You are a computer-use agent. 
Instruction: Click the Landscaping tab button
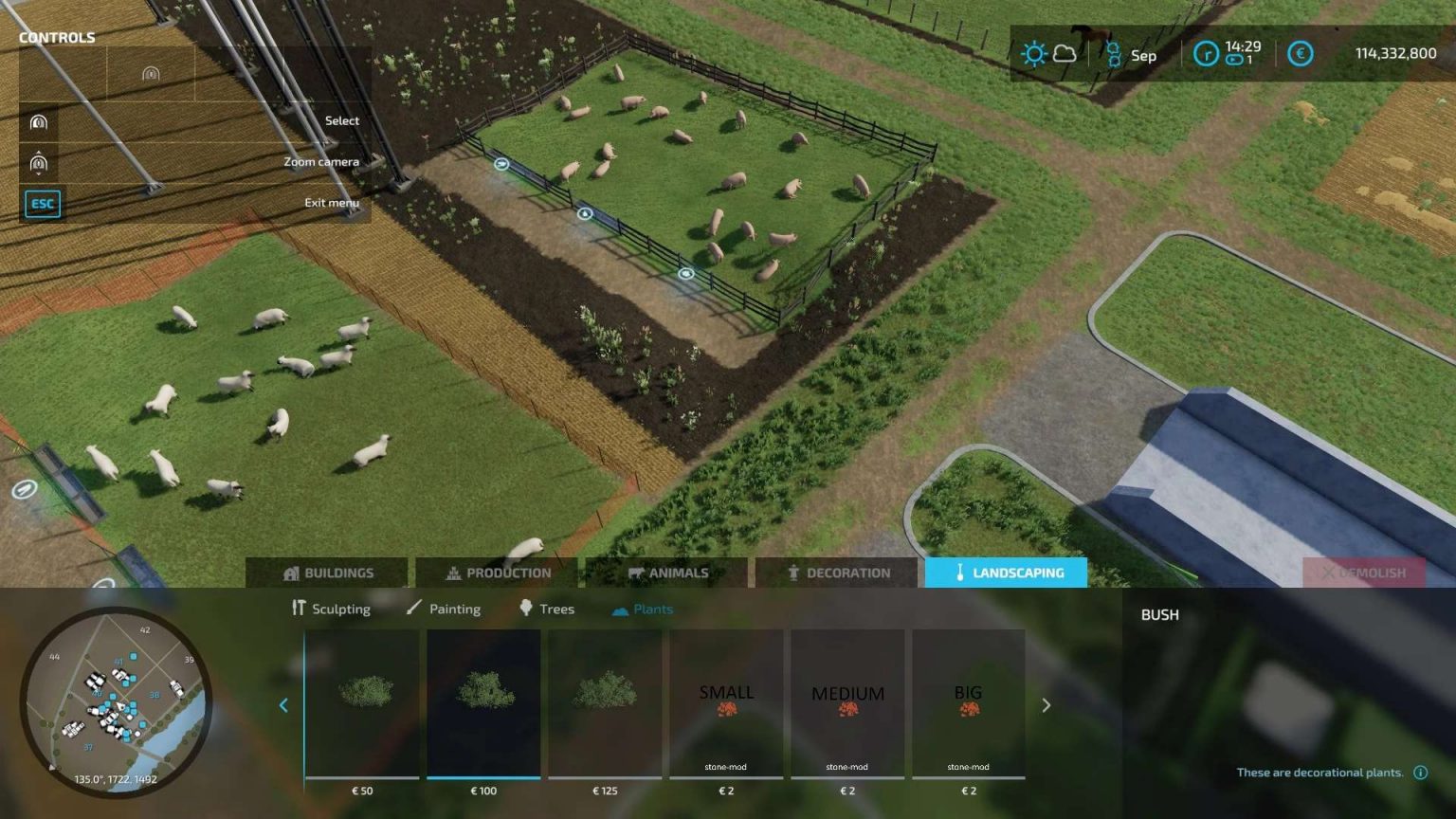1007,573
